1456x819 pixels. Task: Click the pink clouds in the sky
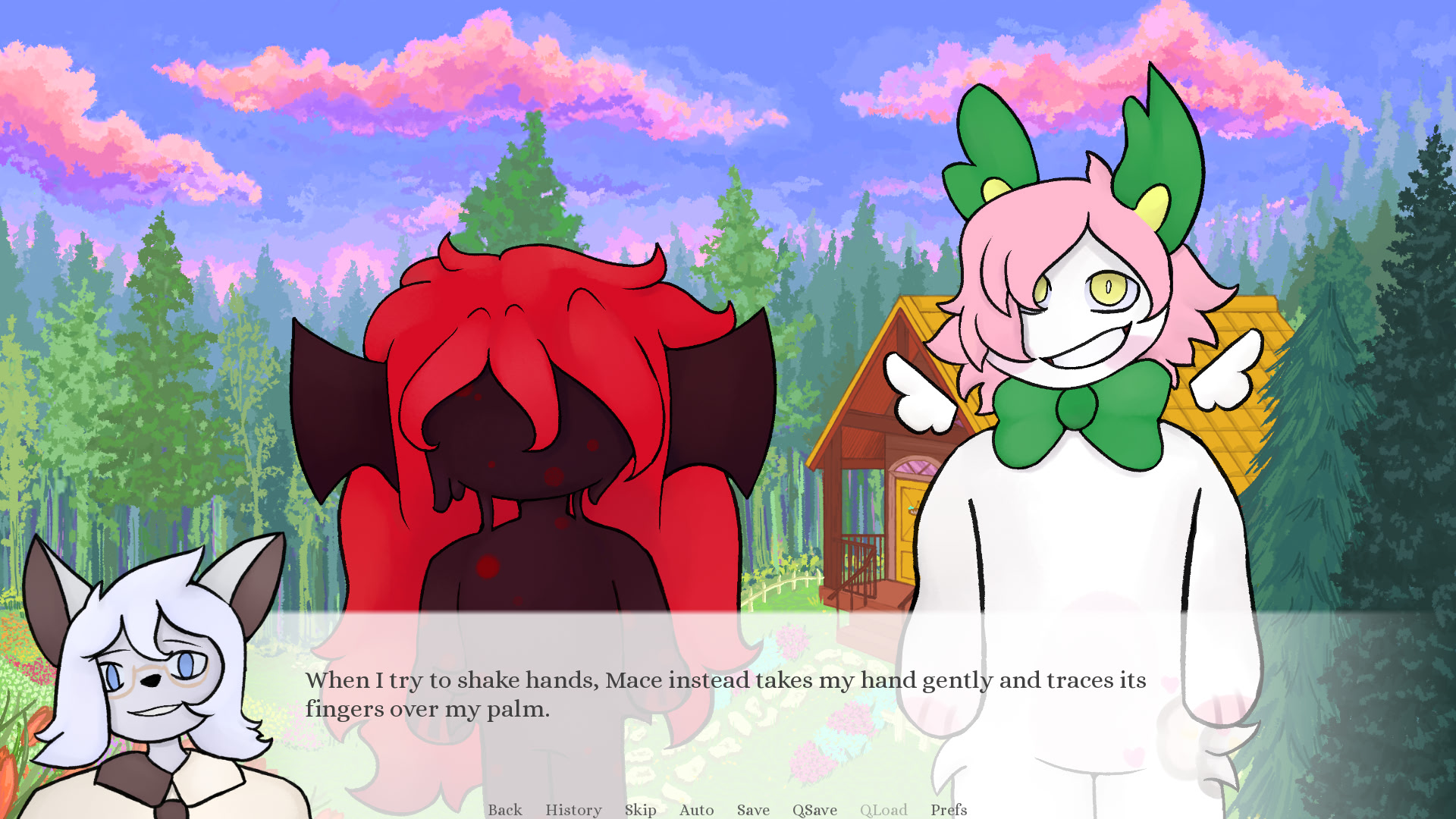coord(440,76)
